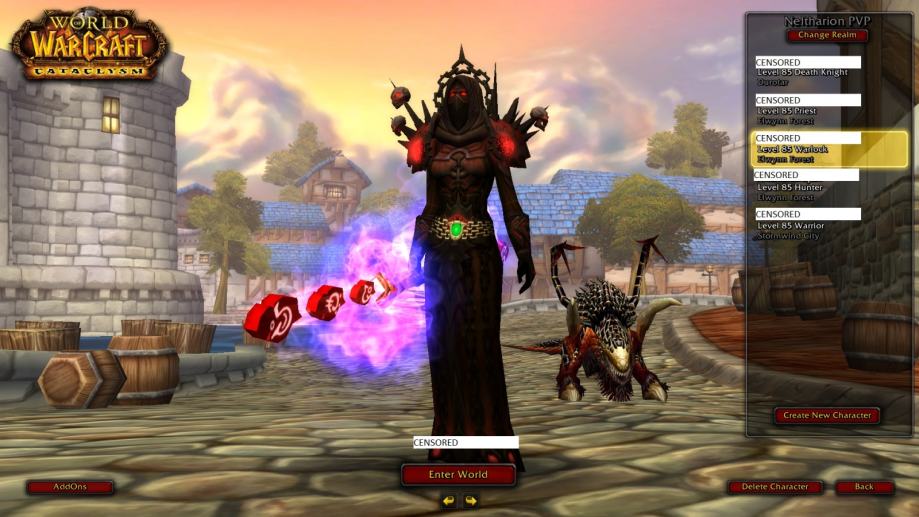Screen dimensions: 919x517
Task: Create a new character
Action: point(827,415)
